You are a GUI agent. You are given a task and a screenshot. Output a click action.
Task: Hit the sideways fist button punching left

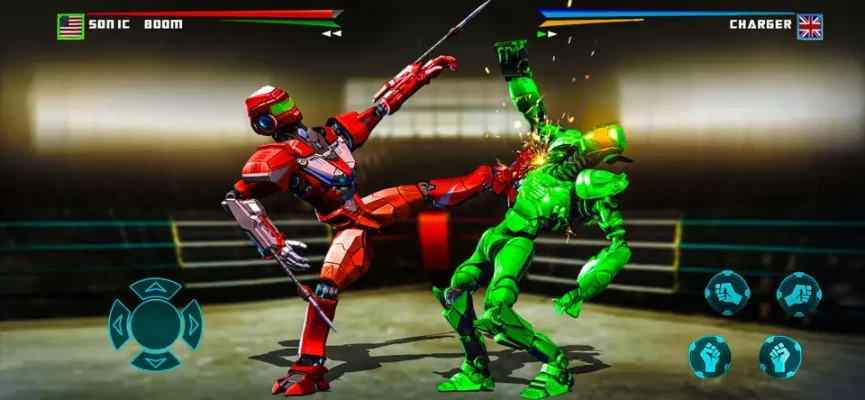(x=727, y=293)
